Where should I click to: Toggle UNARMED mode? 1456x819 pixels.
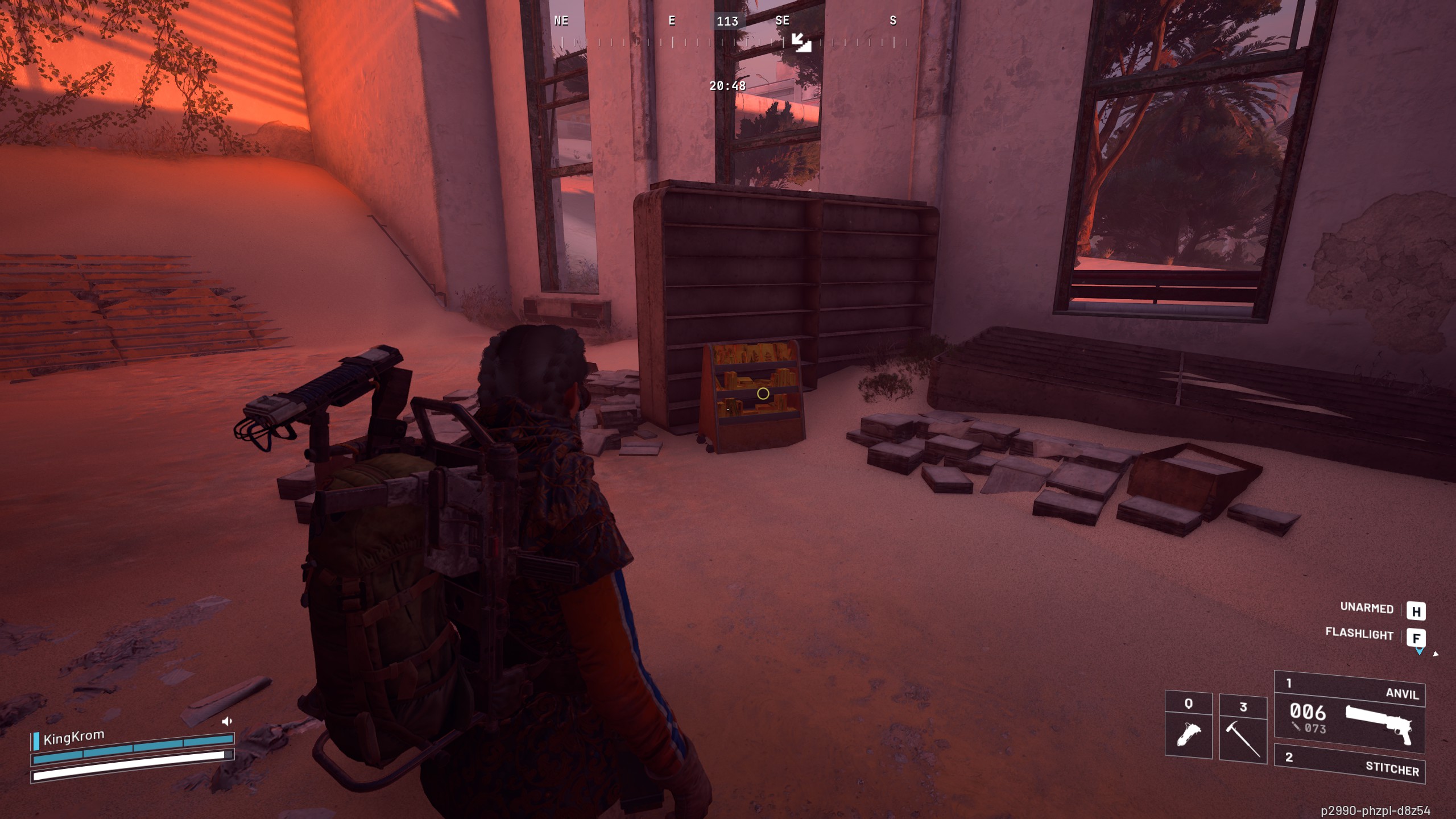point(1367,609)
